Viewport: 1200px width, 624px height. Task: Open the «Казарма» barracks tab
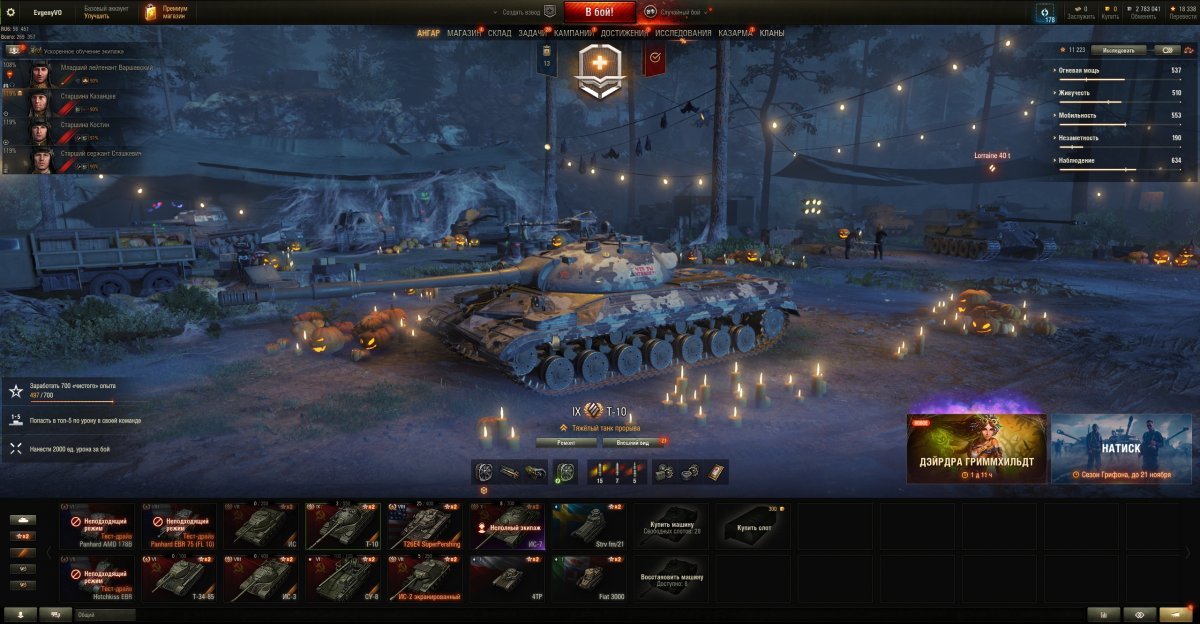point(736,33)
